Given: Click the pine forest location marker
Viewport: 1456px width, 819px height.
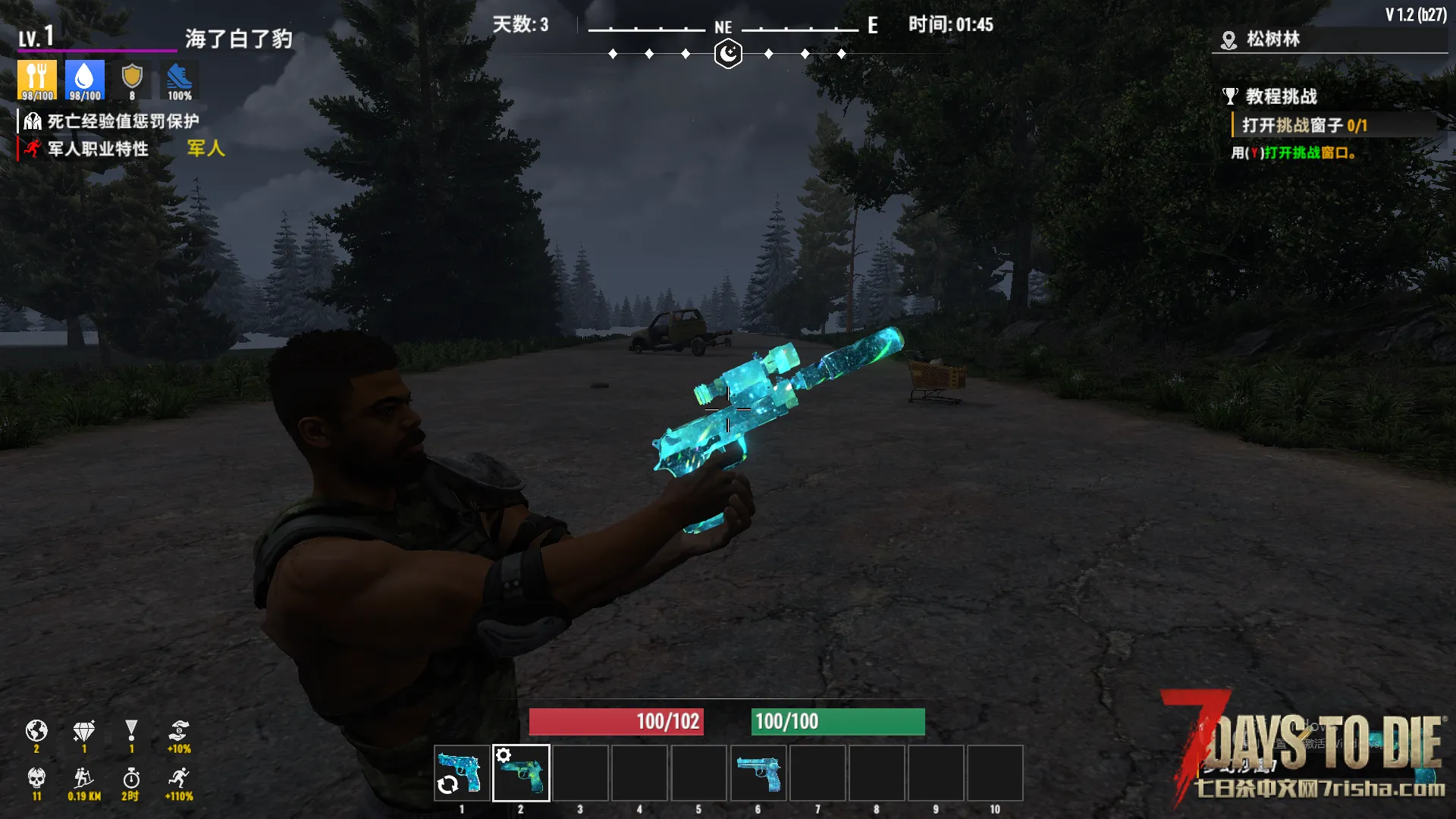Looking at the screenshot, I should tap(1228, 40).
